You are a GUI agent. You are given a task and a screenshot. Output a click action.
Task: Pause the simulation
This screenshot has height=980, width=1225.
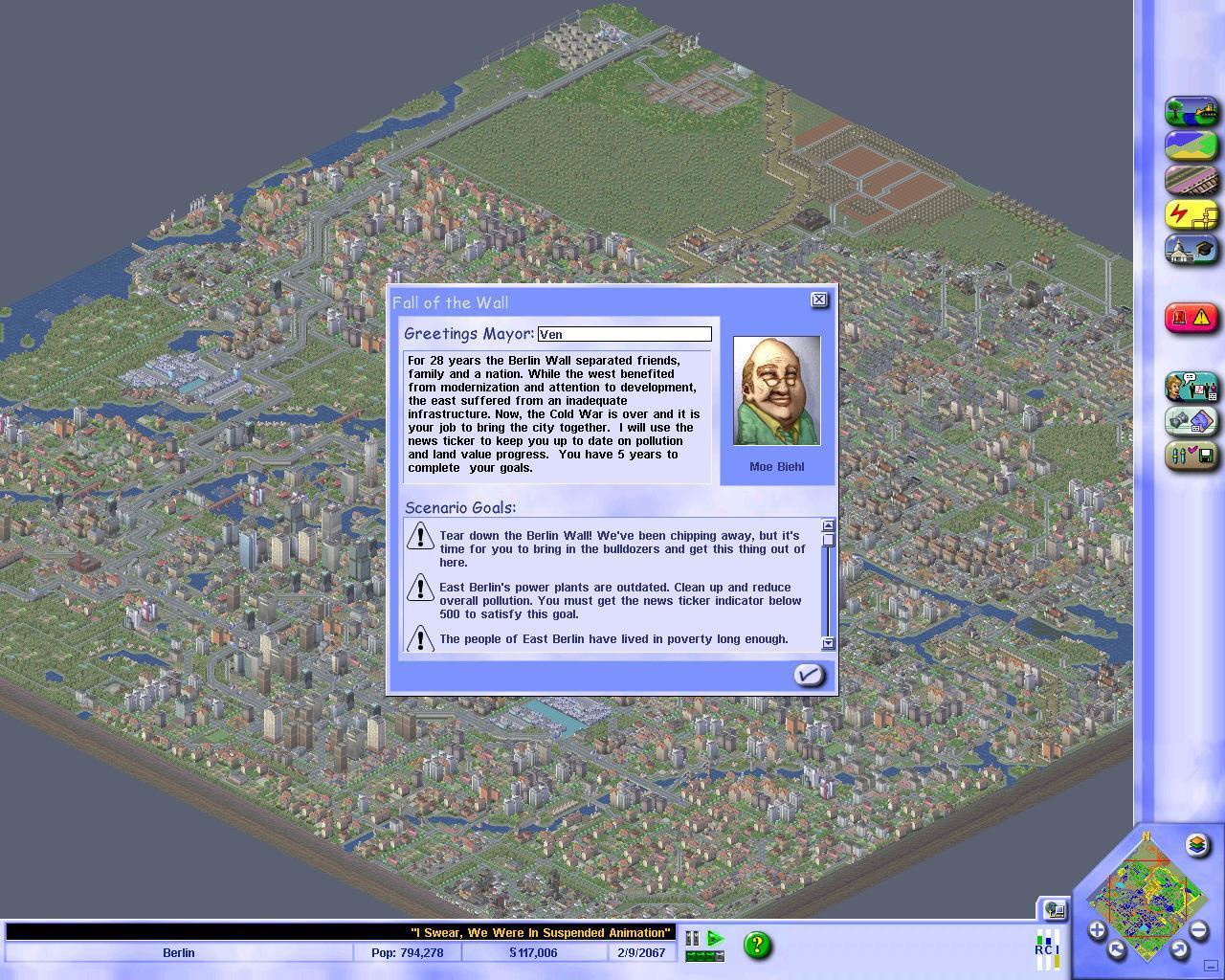click(x=692, y=940)
